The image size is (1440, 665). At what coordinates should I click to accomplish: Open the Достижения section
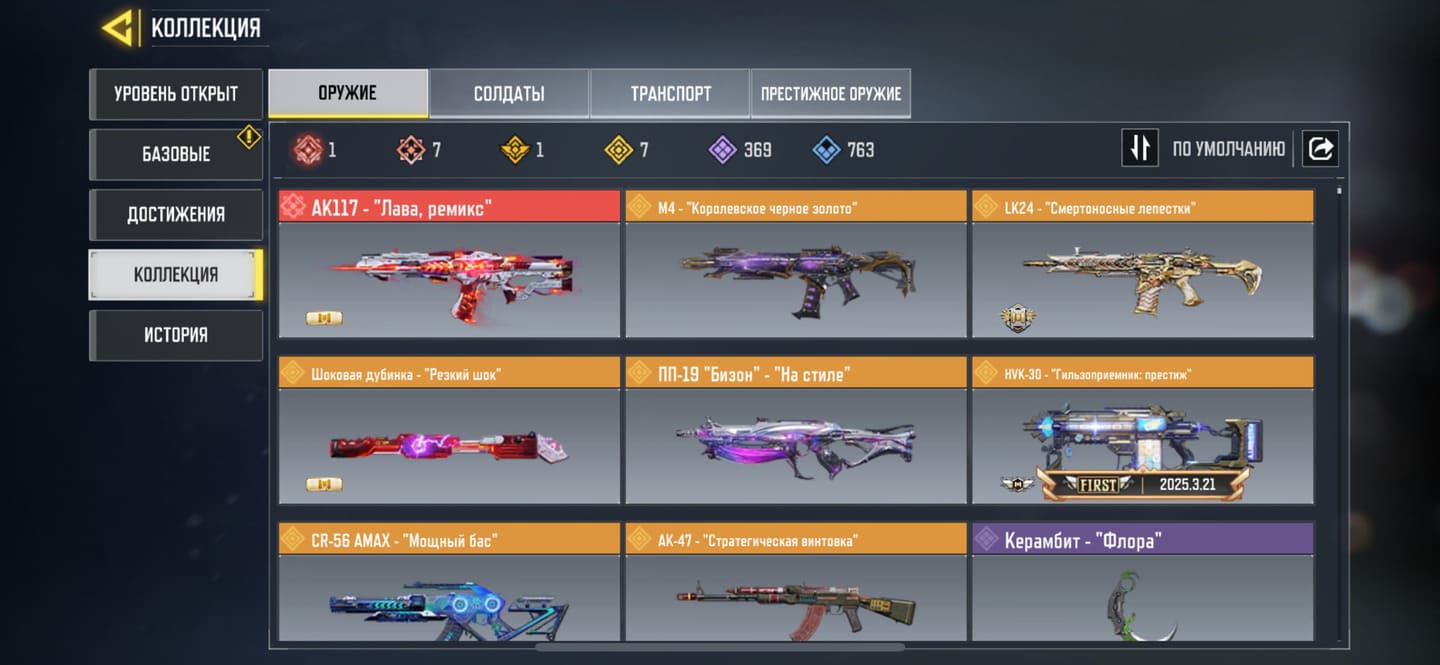tap(176, 214)
